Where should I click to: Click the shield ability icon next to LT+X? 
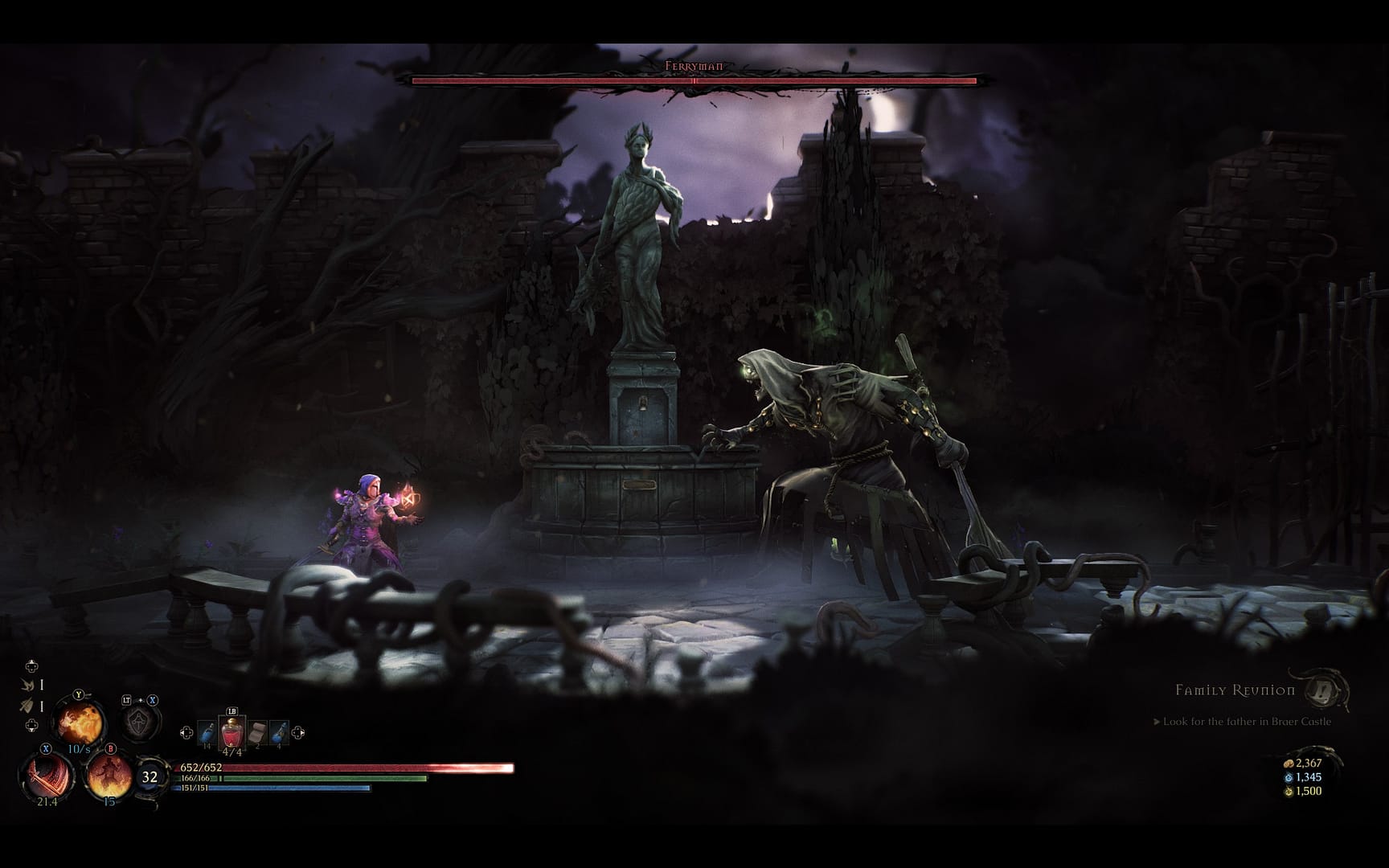tap(138, 722)
